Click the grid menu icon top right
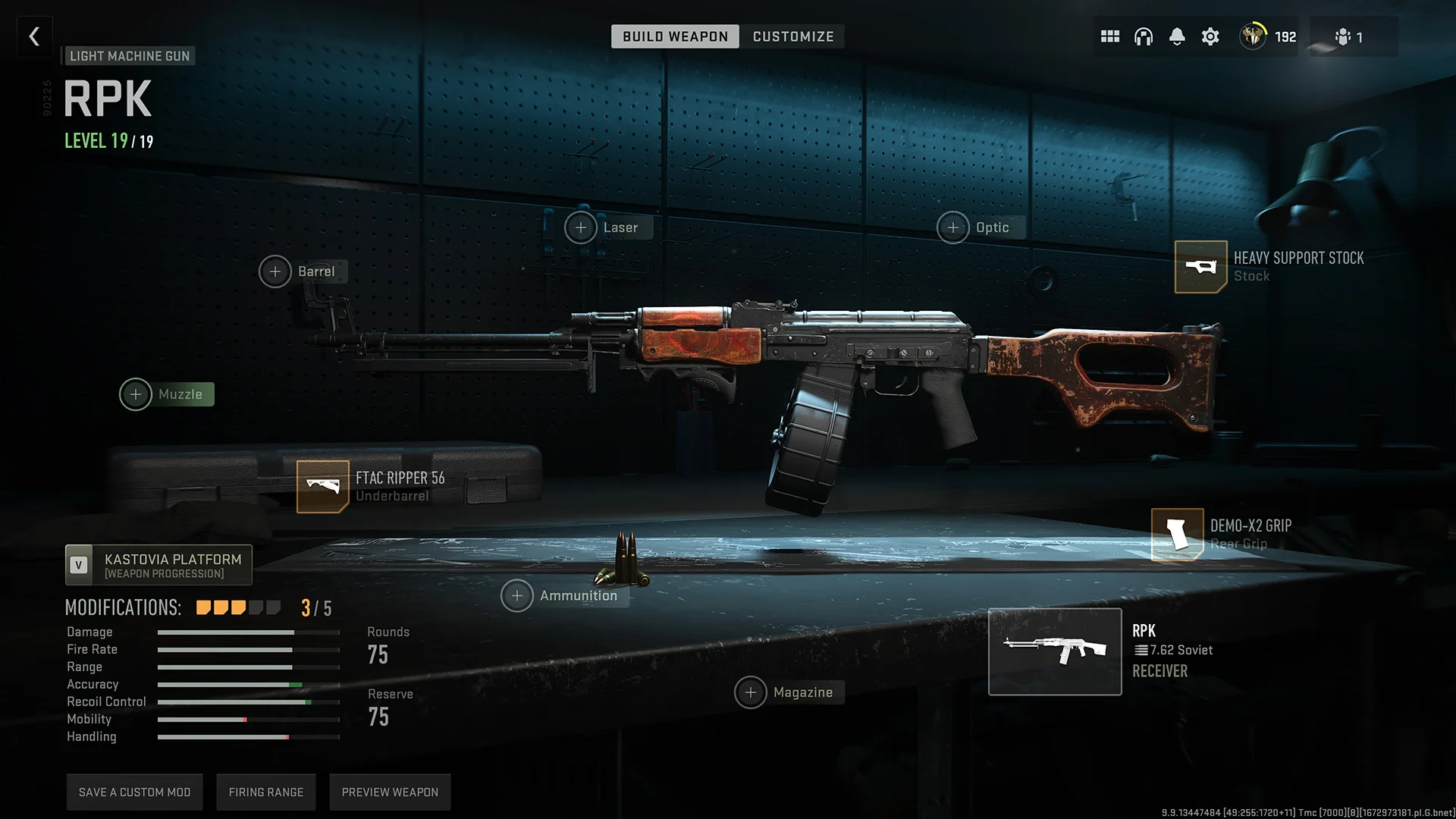This screenshot has width=1456, height=819. pos(1109,36)
